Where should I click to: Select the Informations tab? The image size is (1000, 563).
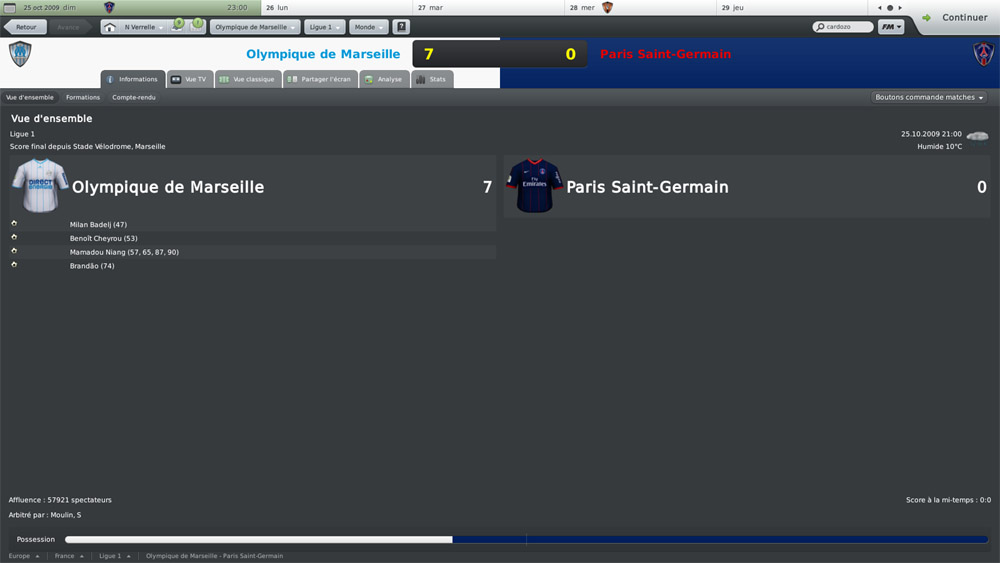coord(133,79)
